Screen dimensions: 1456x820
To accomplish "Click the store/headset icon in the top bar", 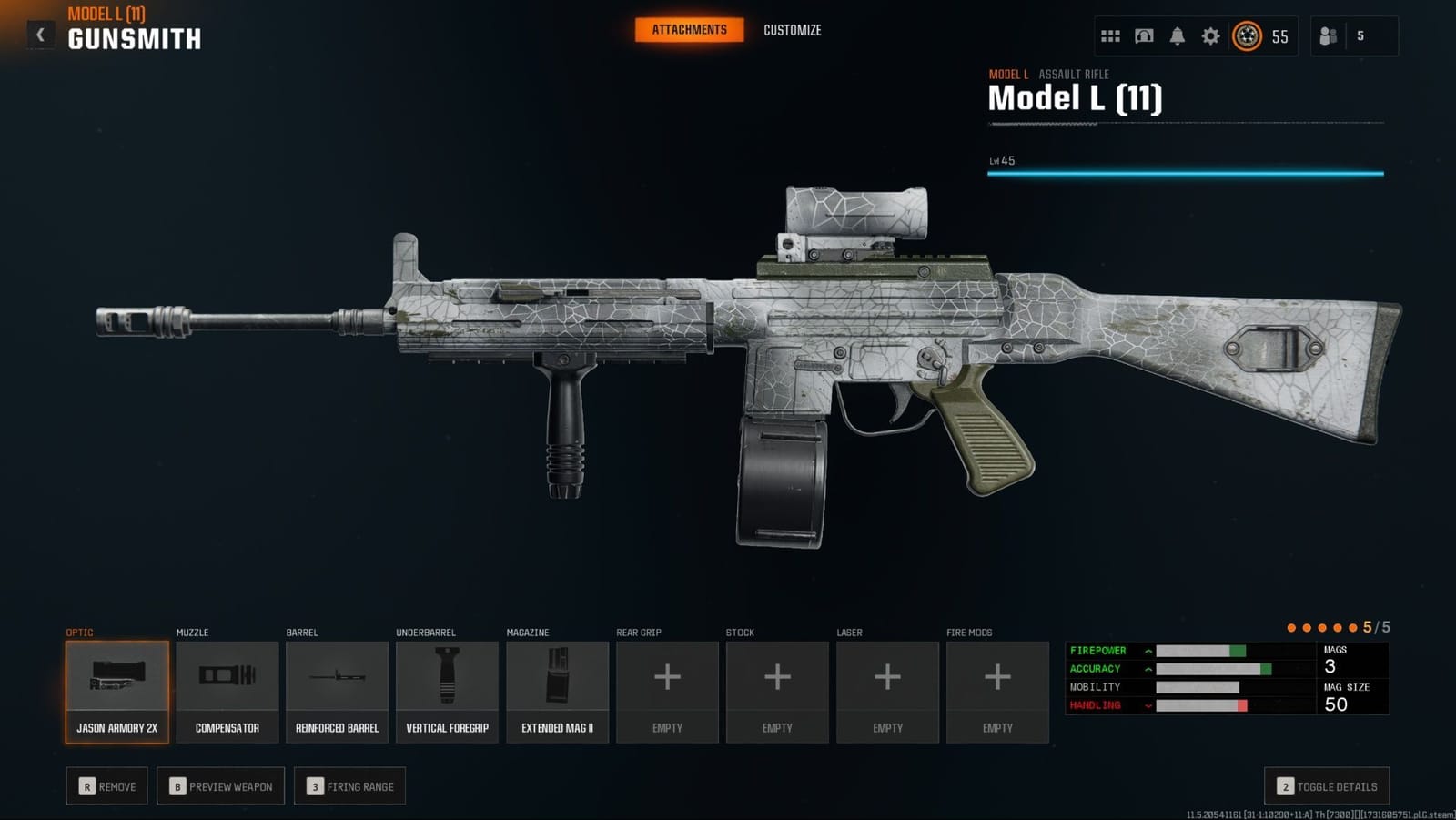I will [x=1144, y=36].
